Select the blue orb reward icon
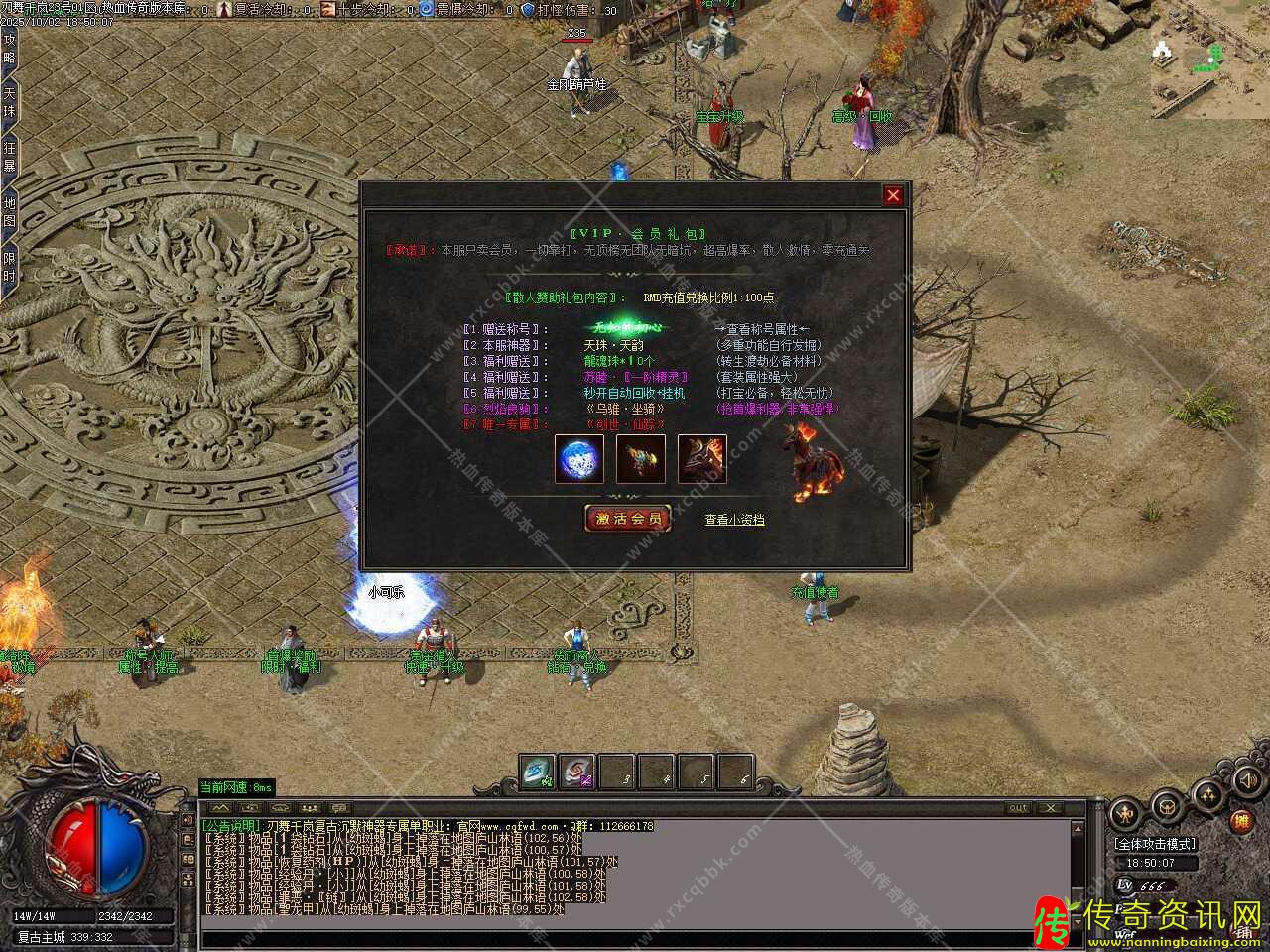This screenshot has height=952, width=1270. click(579, 459)
